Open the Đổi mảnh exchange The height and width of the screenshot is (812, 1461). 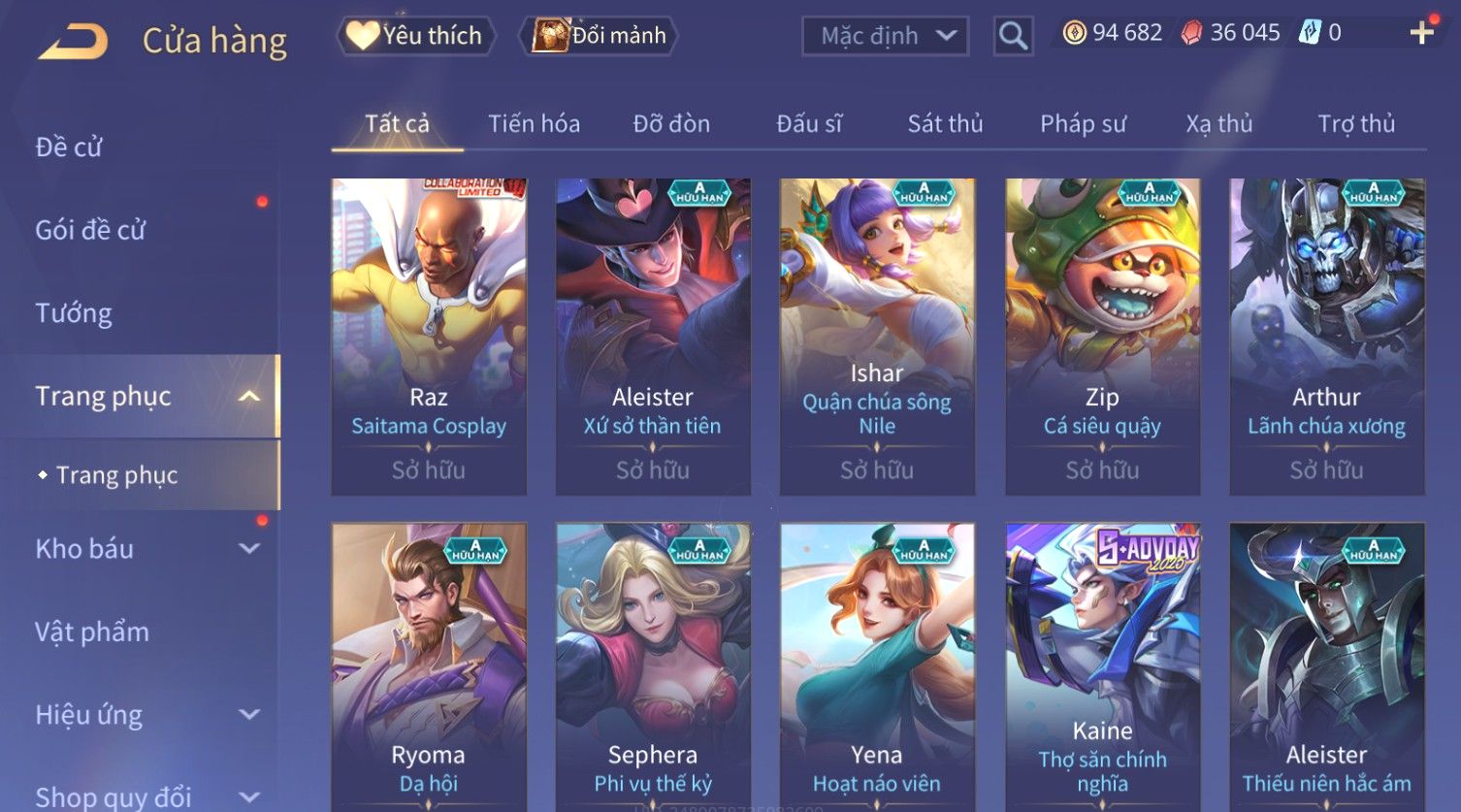click(600, 36)
